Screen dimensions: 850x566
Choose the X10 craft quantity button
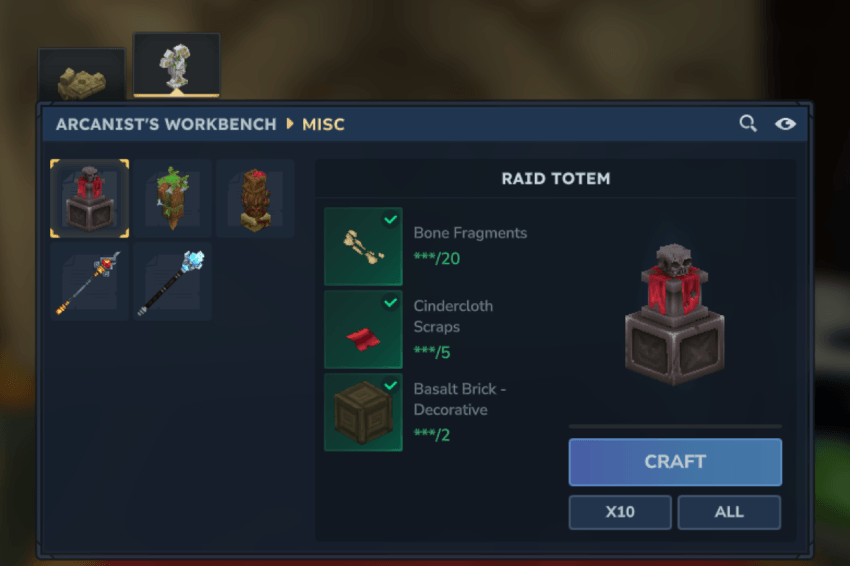click(x=620, y=512)
